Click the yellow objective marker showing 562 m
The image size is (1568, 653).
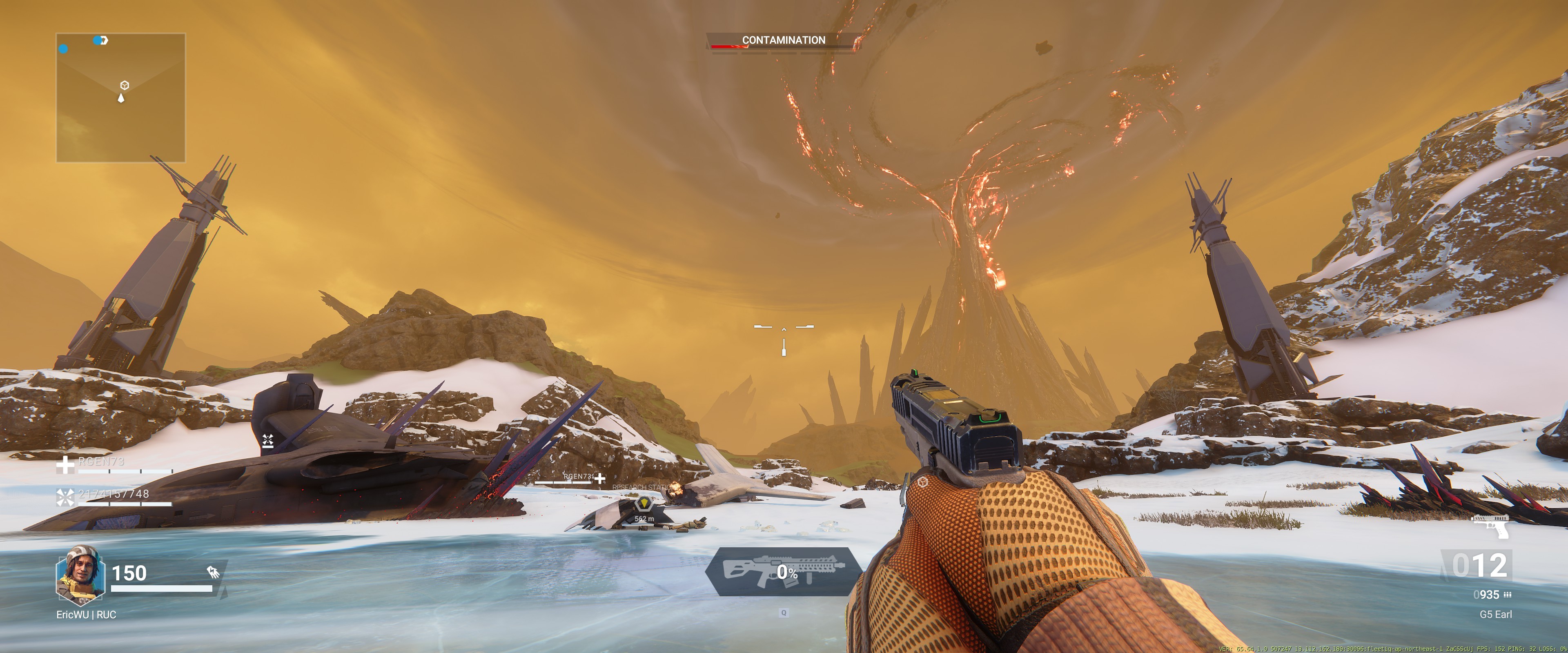644,504
